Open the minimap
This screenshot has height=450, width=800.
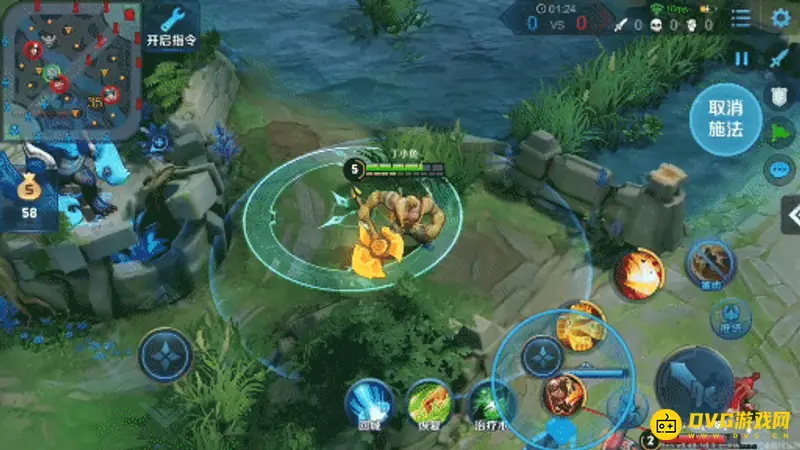pyautogui.click(x=70, y=70)
